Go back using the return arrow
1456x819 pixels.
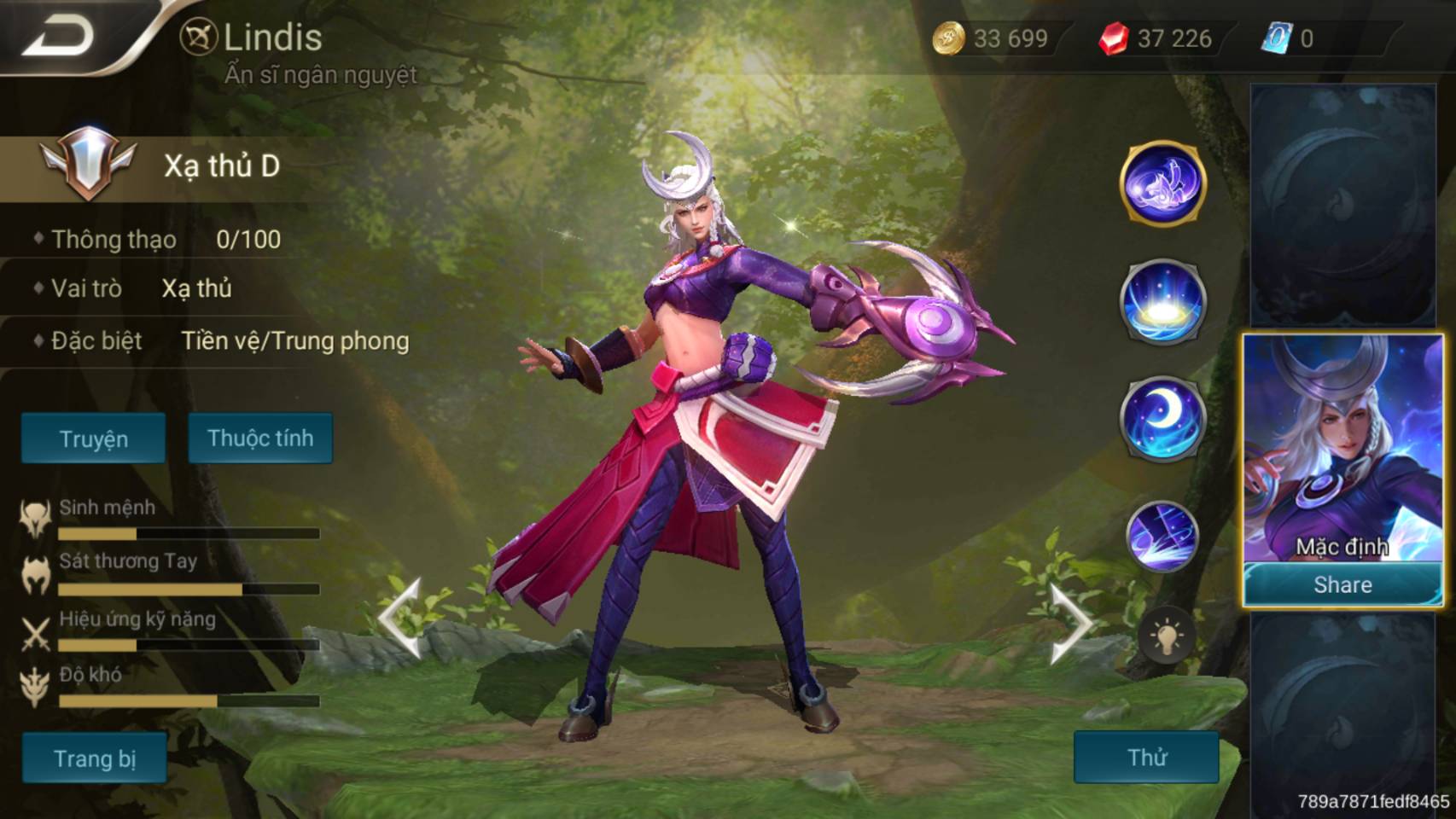coord(58,37)
